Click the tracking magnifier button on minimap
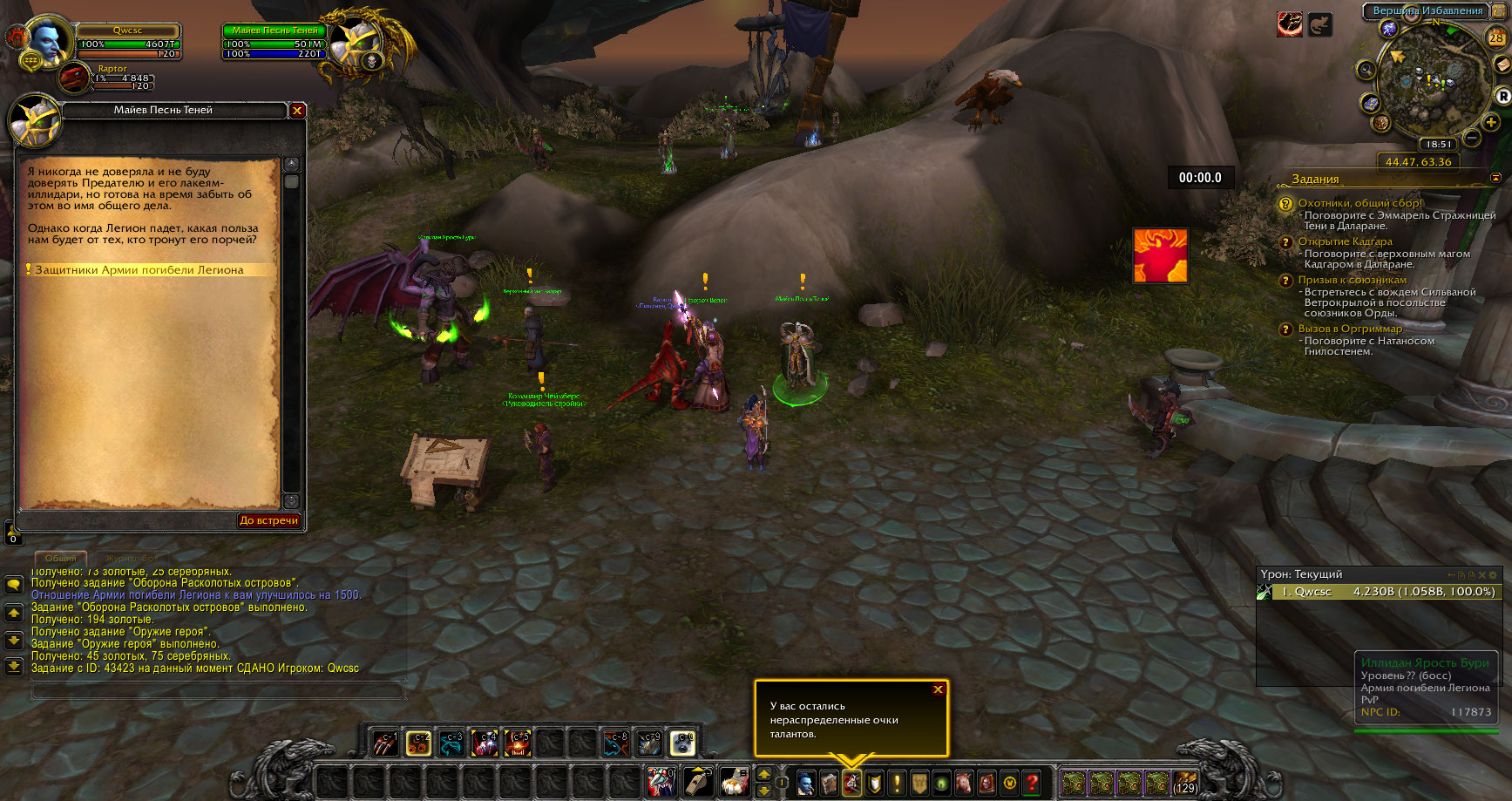 [x=1366, y=70]
